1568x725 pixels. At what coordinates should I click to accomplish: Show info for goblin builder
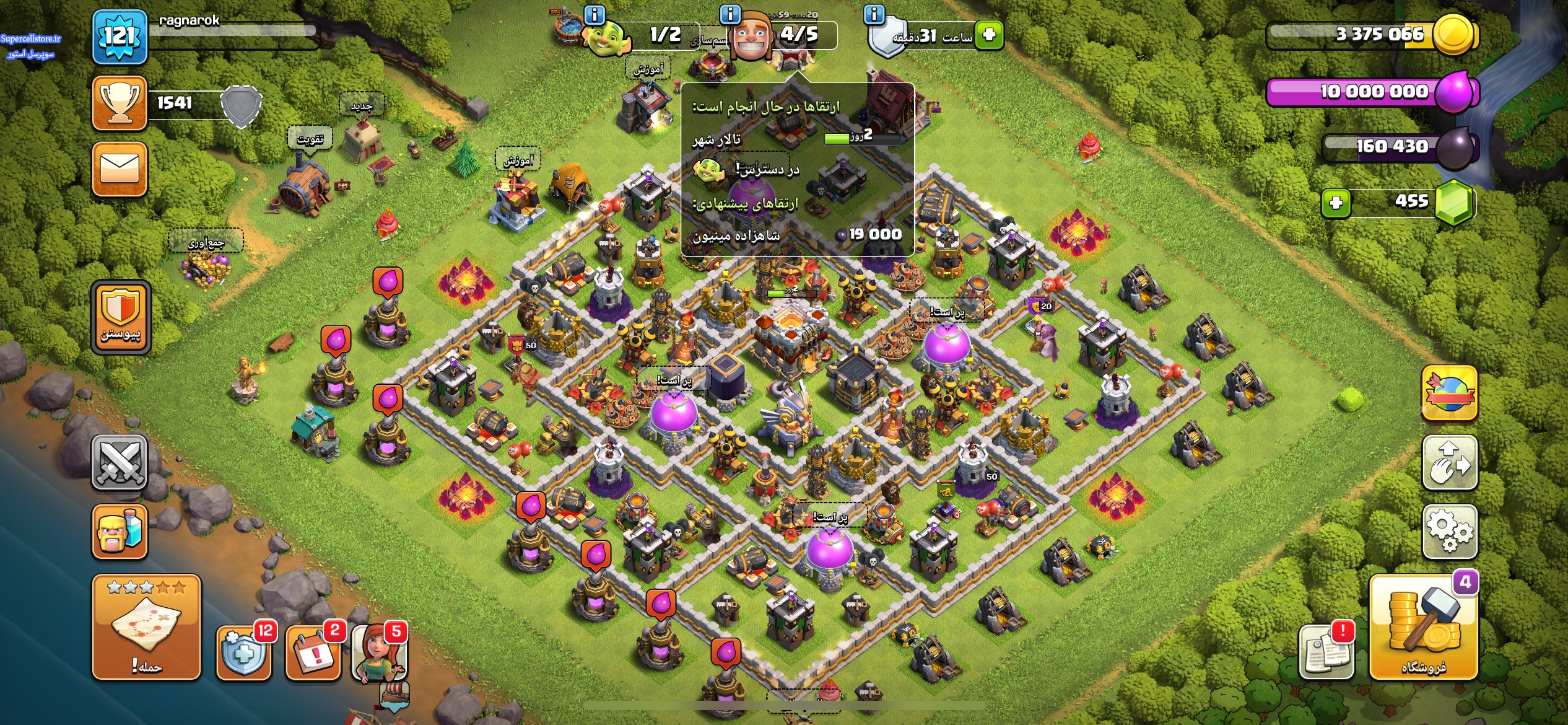coord(595,14)
